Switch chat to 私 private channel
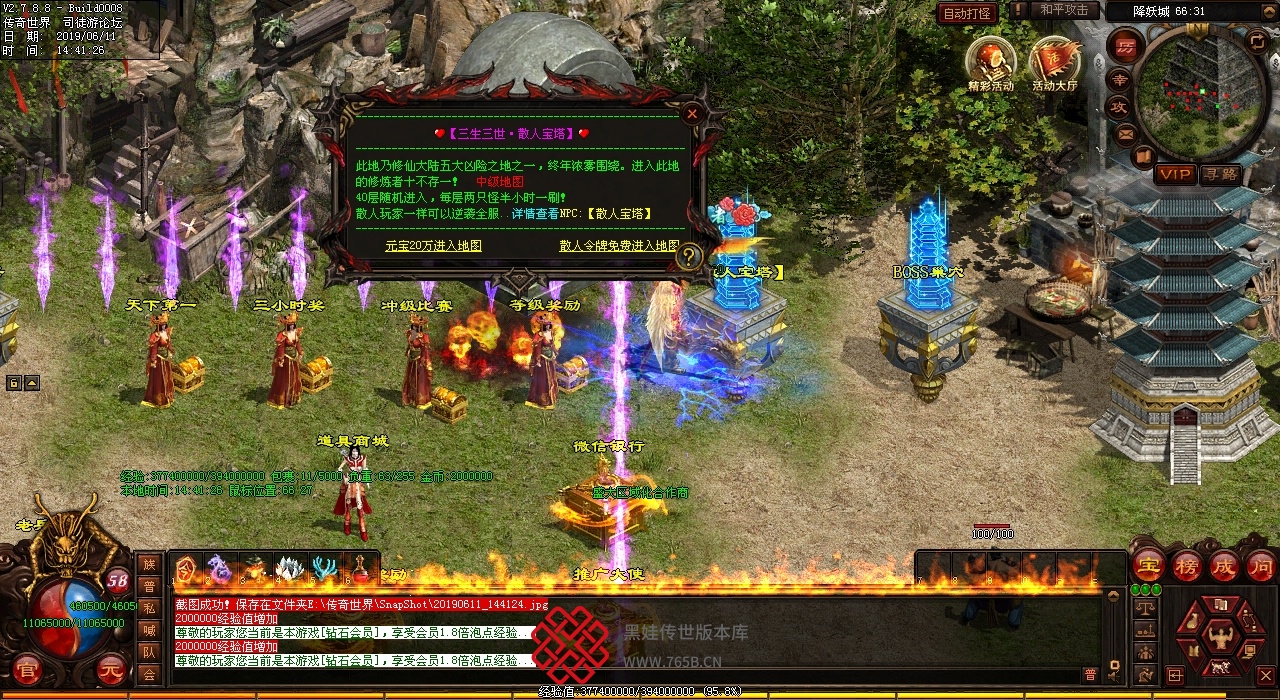The width and height of the screenshot is (1280, 700). pyautogui.click(x=149, y=608)
